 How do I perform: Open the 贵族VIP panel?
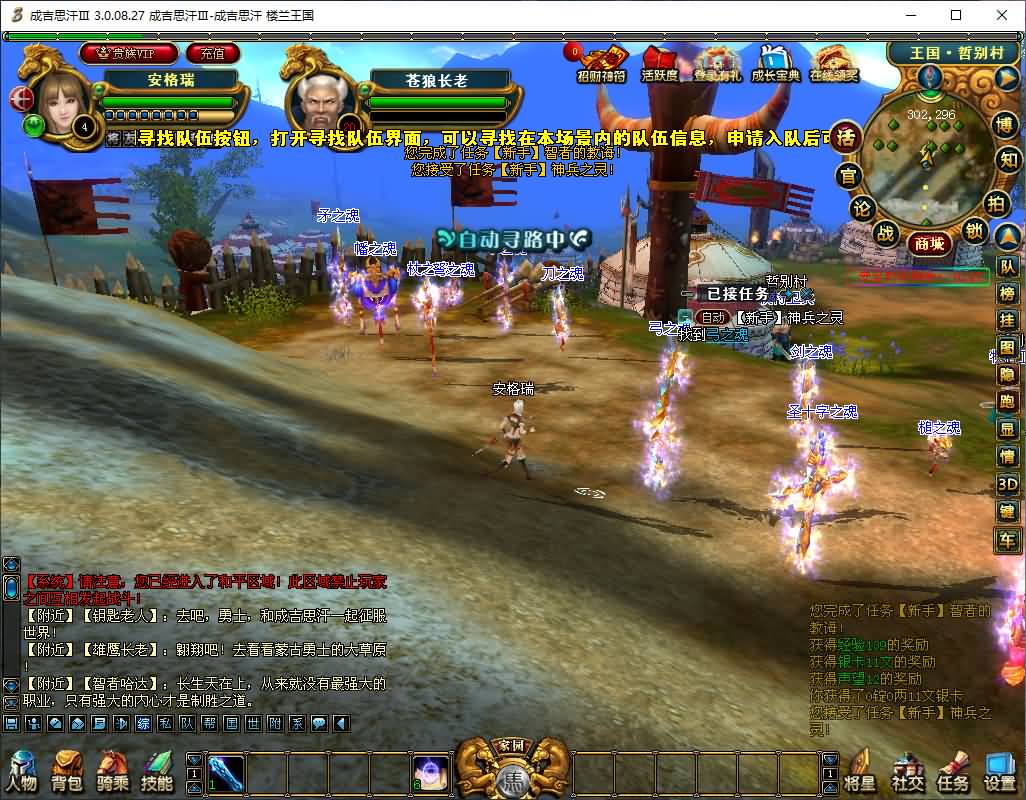click(x=129, y=53)
